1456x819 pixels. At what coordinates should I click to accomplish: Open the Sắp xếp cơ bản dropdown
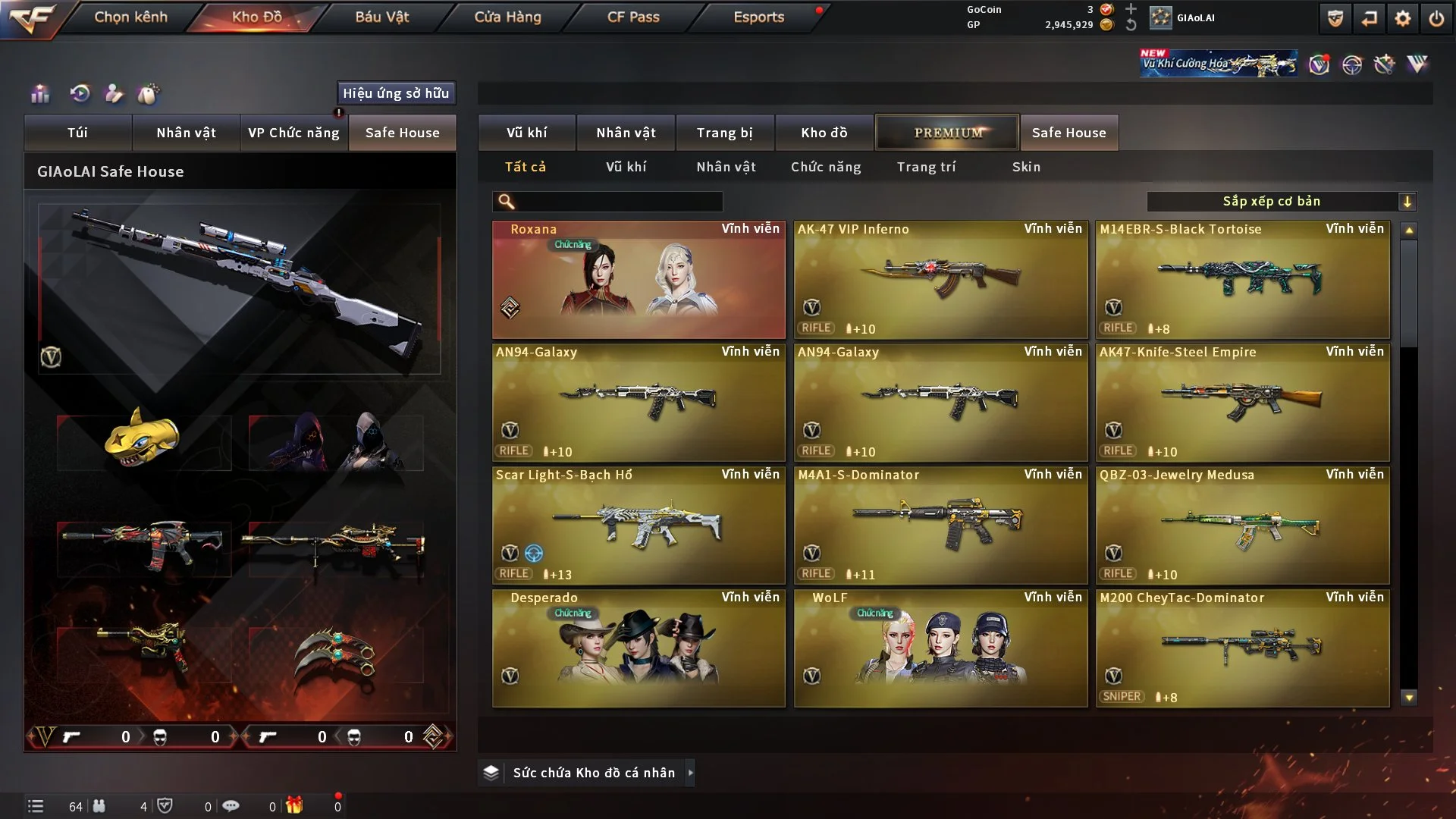click(x=1281, y=202)
